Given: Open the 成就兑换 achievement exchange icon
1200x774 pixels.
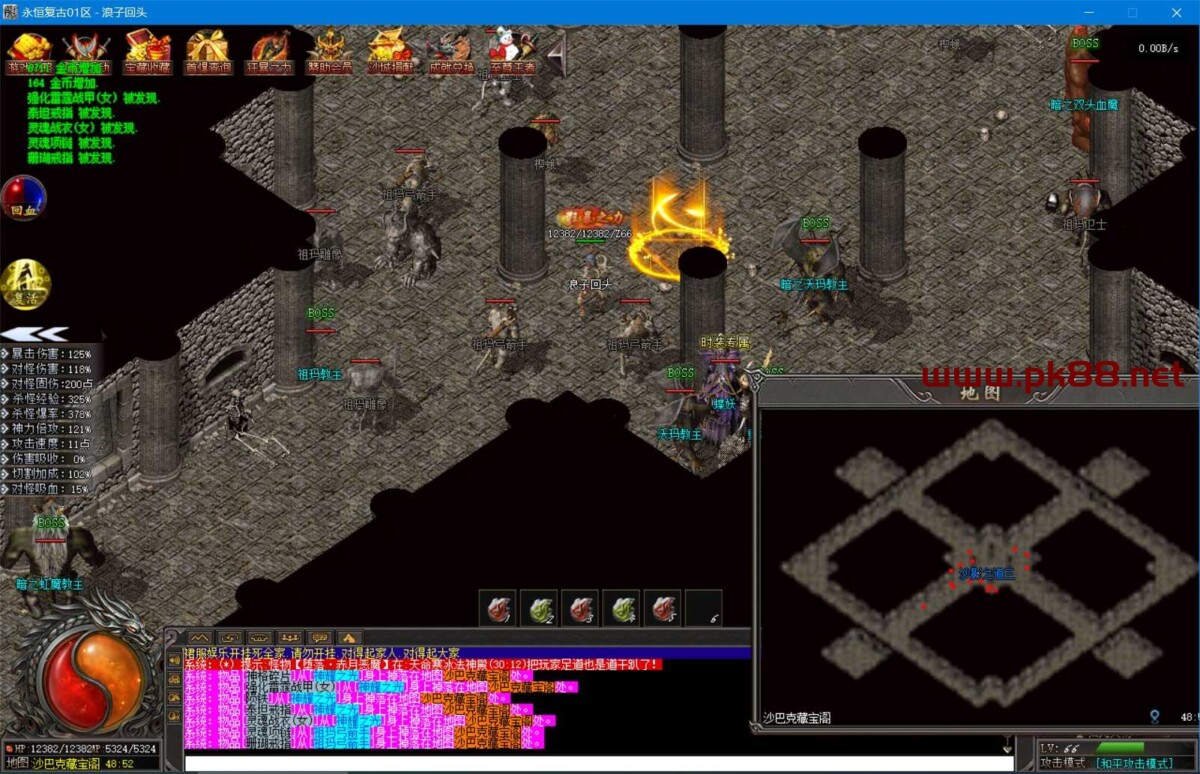Looking at the screenshot, I should click(450, 50).
